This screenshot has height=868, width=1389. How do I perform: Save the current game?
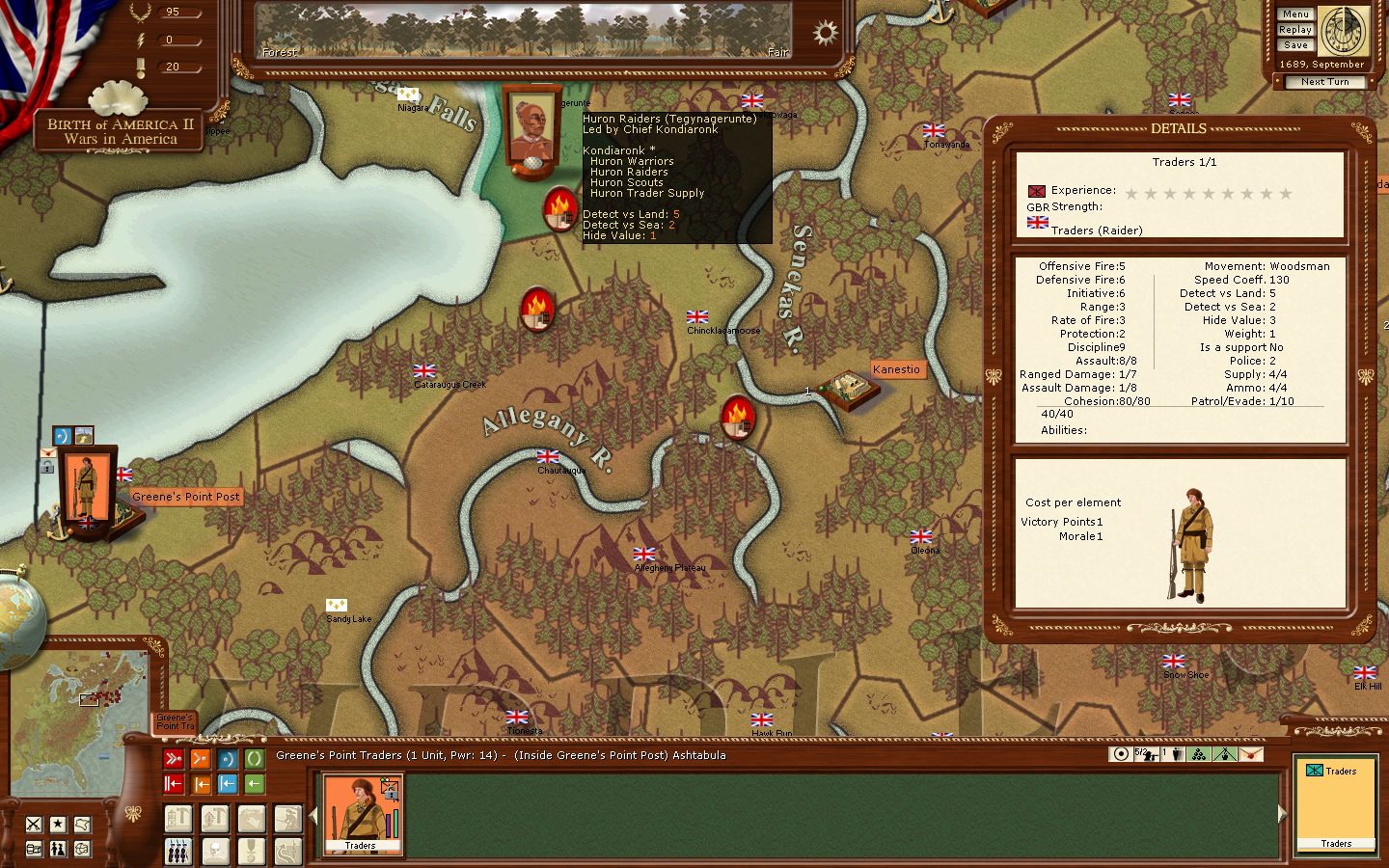click(x=1295, y=45)
